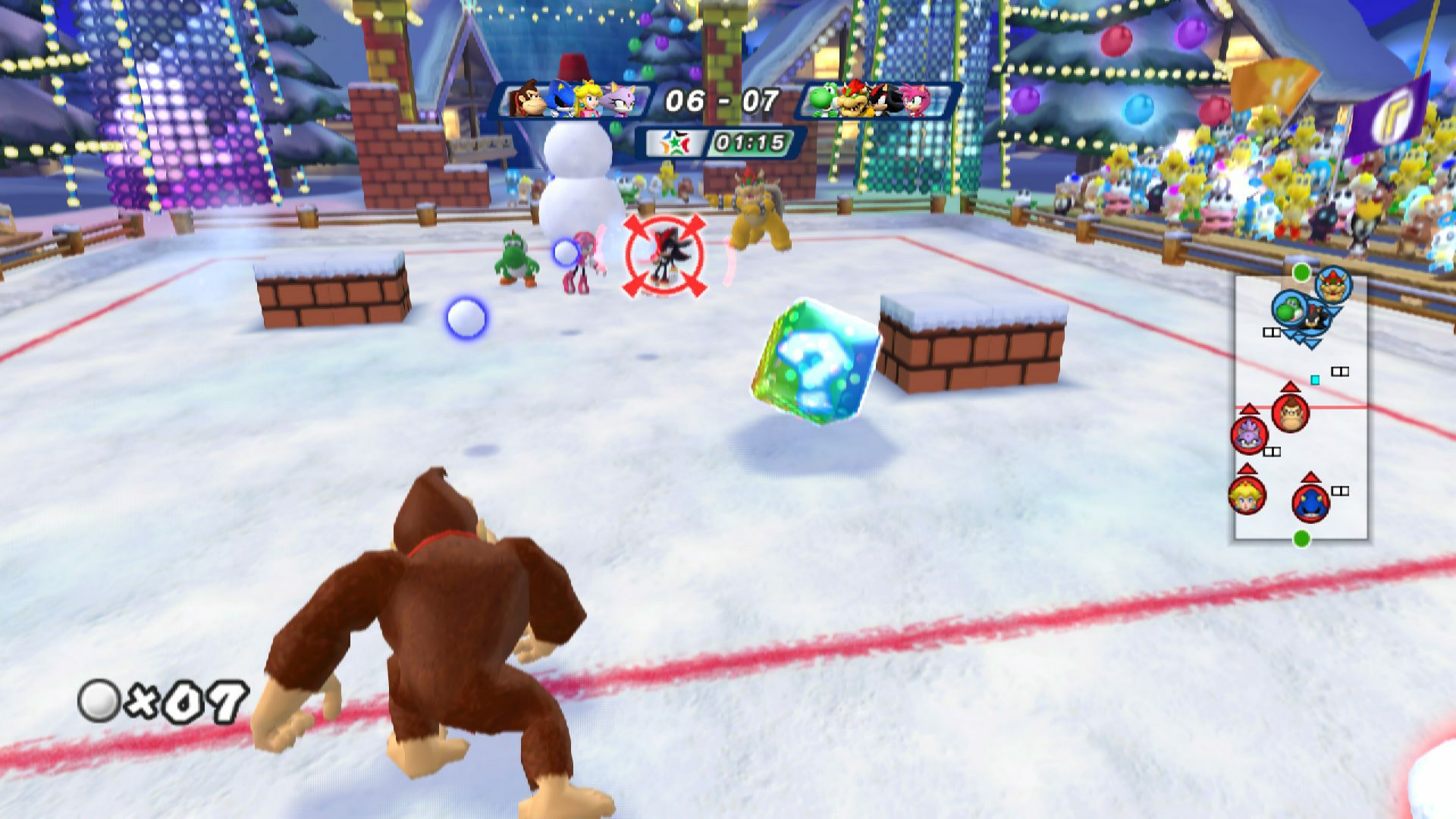Click the red arrow above Peach's minimap icon
Viewport: 1456px width, 819px height.
pos(1247,470)
